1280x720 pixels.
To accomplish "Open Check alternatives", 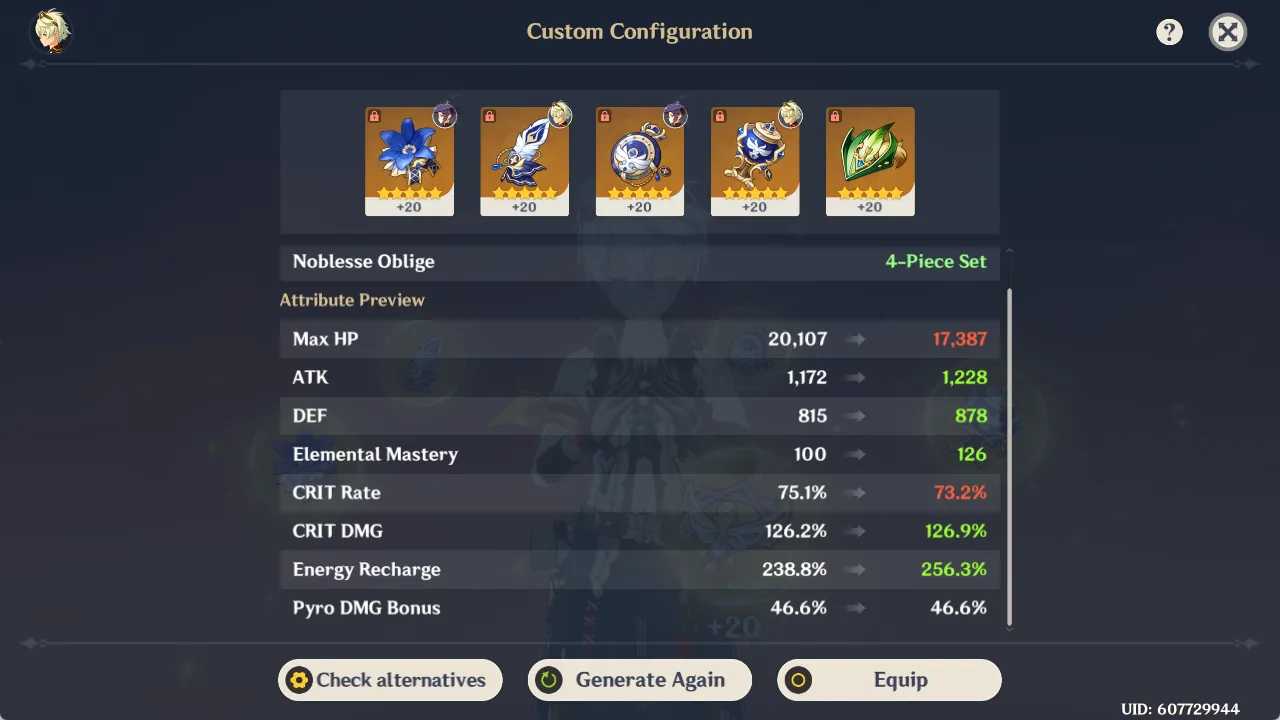I will coord(389,680).
